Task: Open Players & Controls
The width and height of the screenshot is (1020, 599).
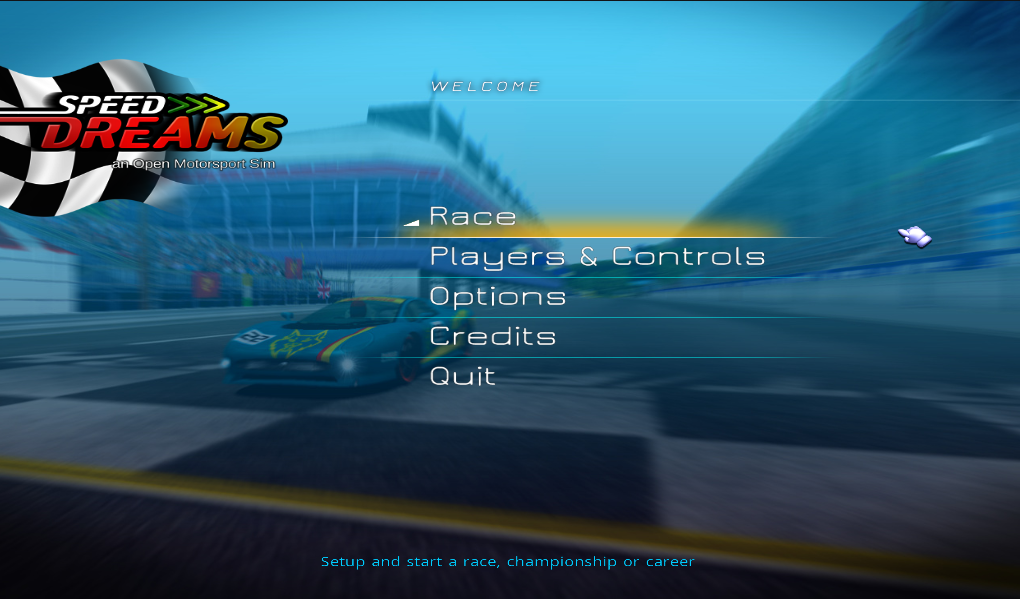Action: (x=597, y=257)
